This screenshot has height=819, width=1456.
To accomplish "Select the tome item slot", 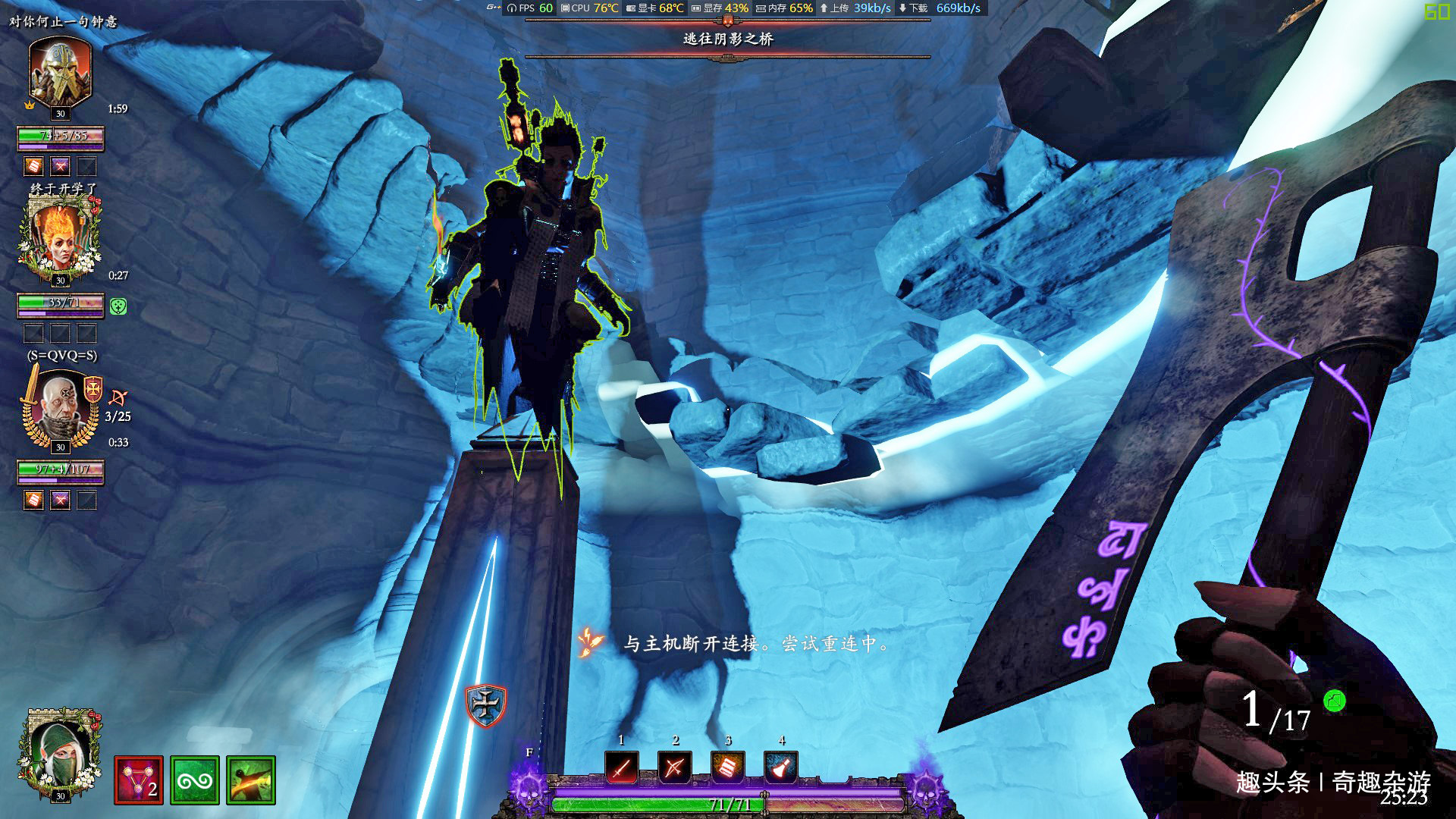I will (x=727, y=768).
